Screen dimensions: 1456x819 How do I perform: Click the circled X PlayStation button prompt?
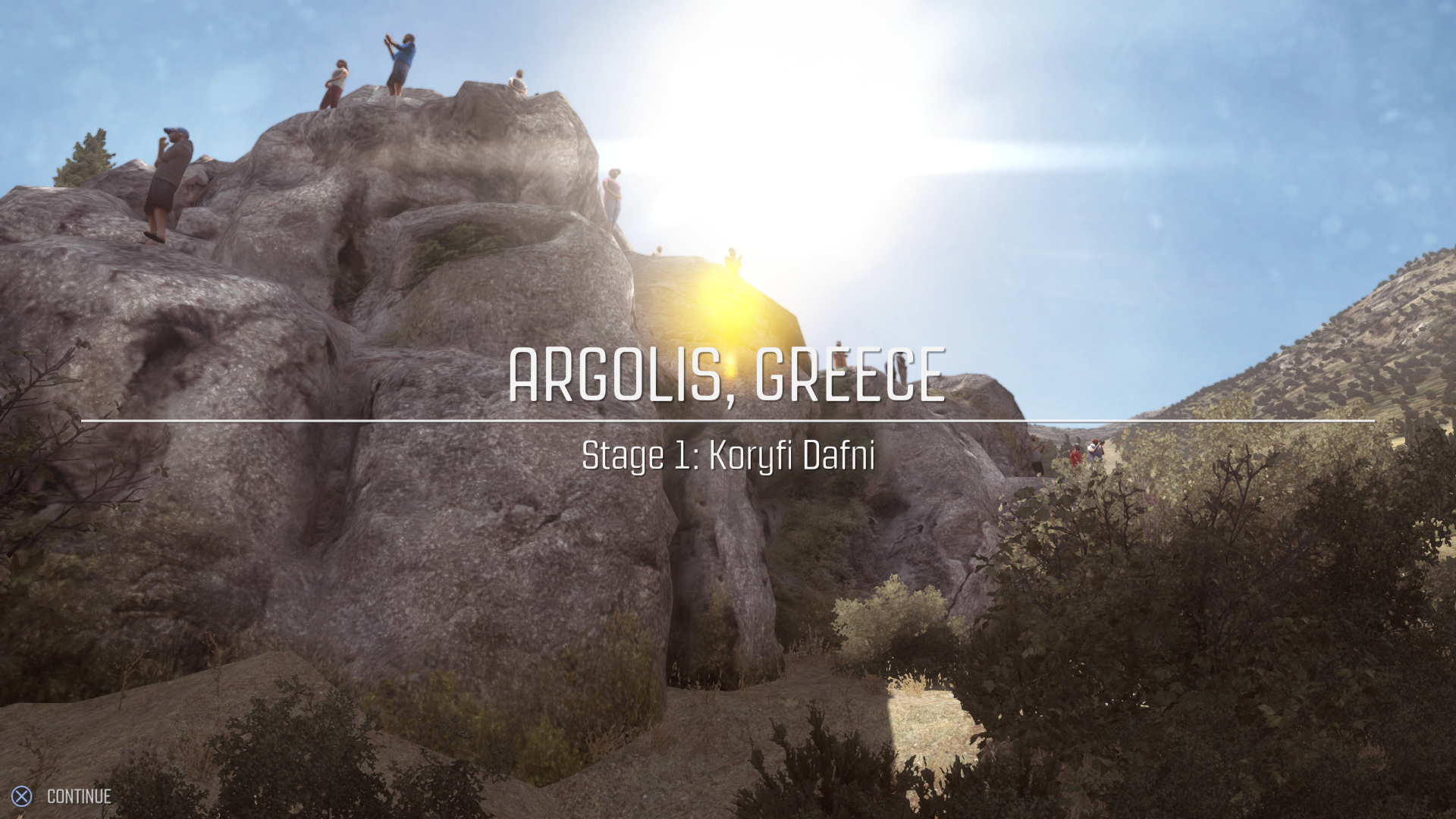click(x=23, y=795)
